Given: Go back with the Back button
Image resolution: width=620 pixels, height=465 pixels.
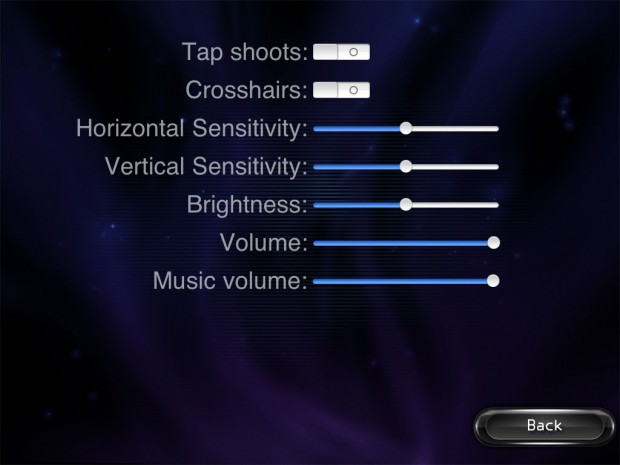Looking at the screenshot, I should [544, 426].
